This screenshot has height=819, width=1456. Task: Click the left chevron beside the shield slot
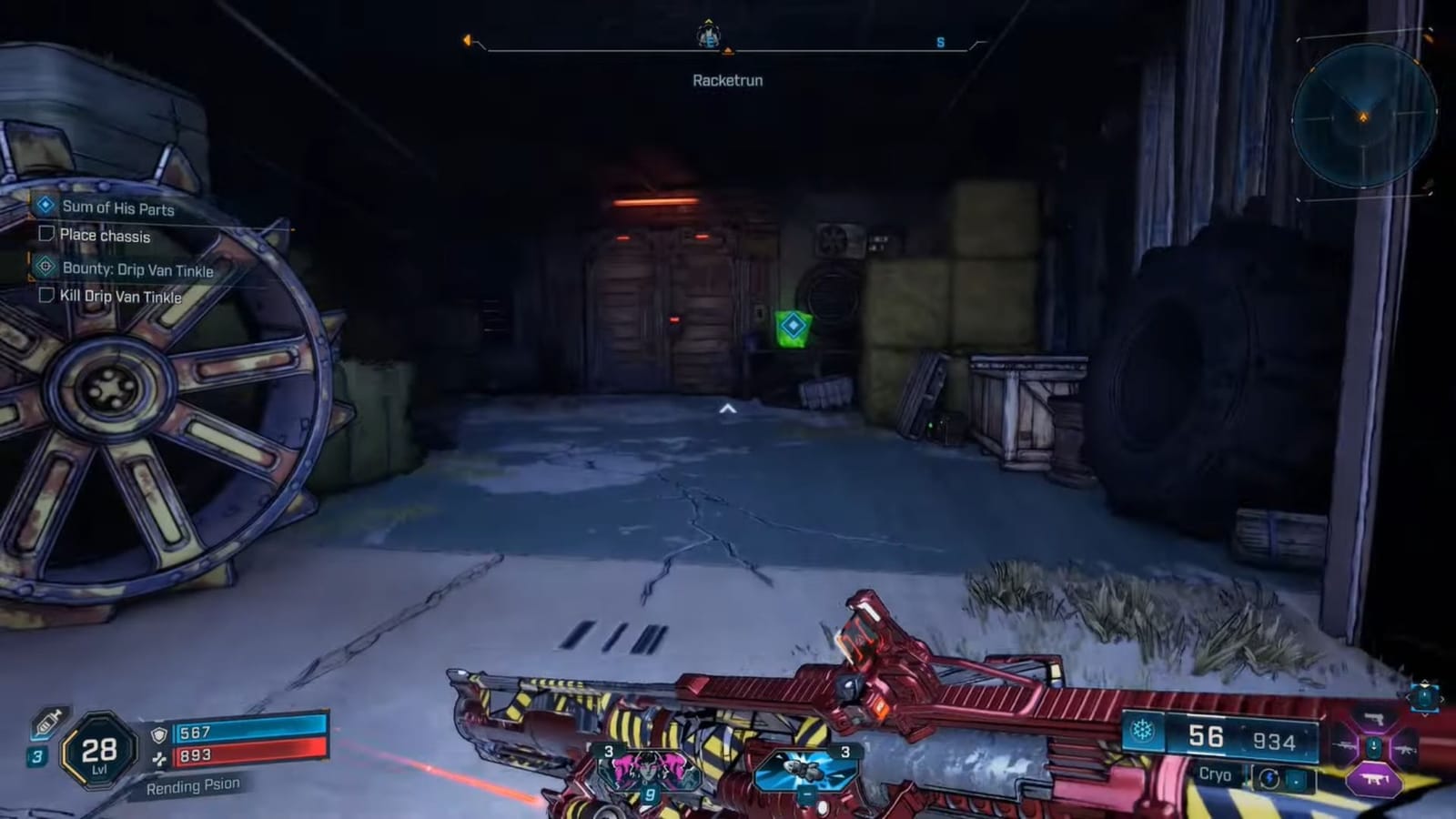pyautogui.click(x=1409, y=697)
